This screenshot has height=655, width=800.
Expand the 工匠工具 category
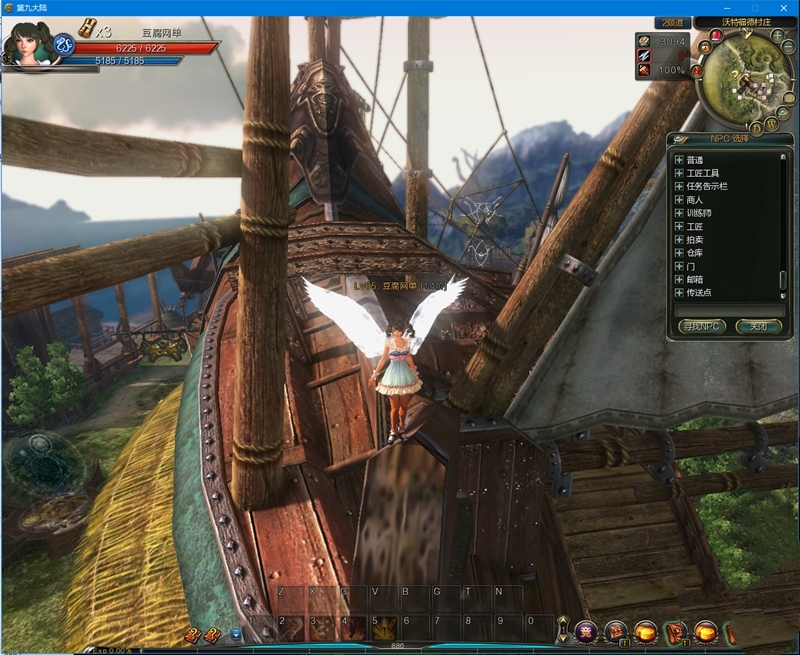(679, 173)
